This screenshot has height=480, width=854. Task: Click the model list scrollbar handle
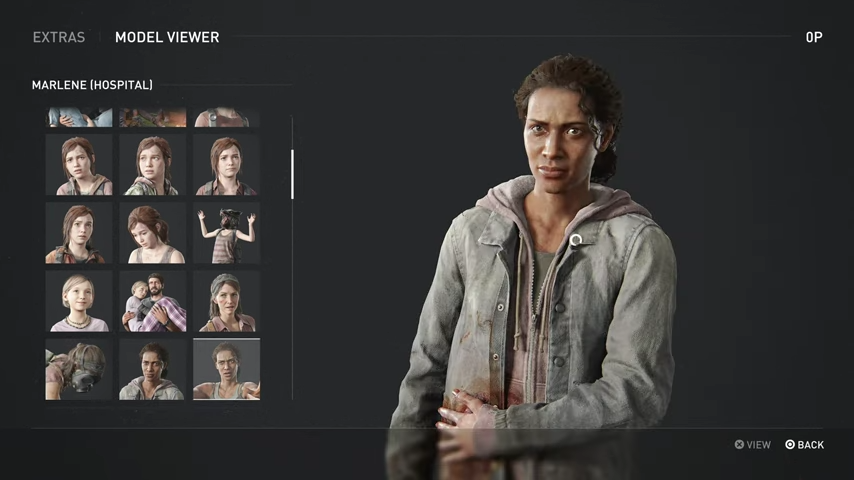(x=292, y=174)
